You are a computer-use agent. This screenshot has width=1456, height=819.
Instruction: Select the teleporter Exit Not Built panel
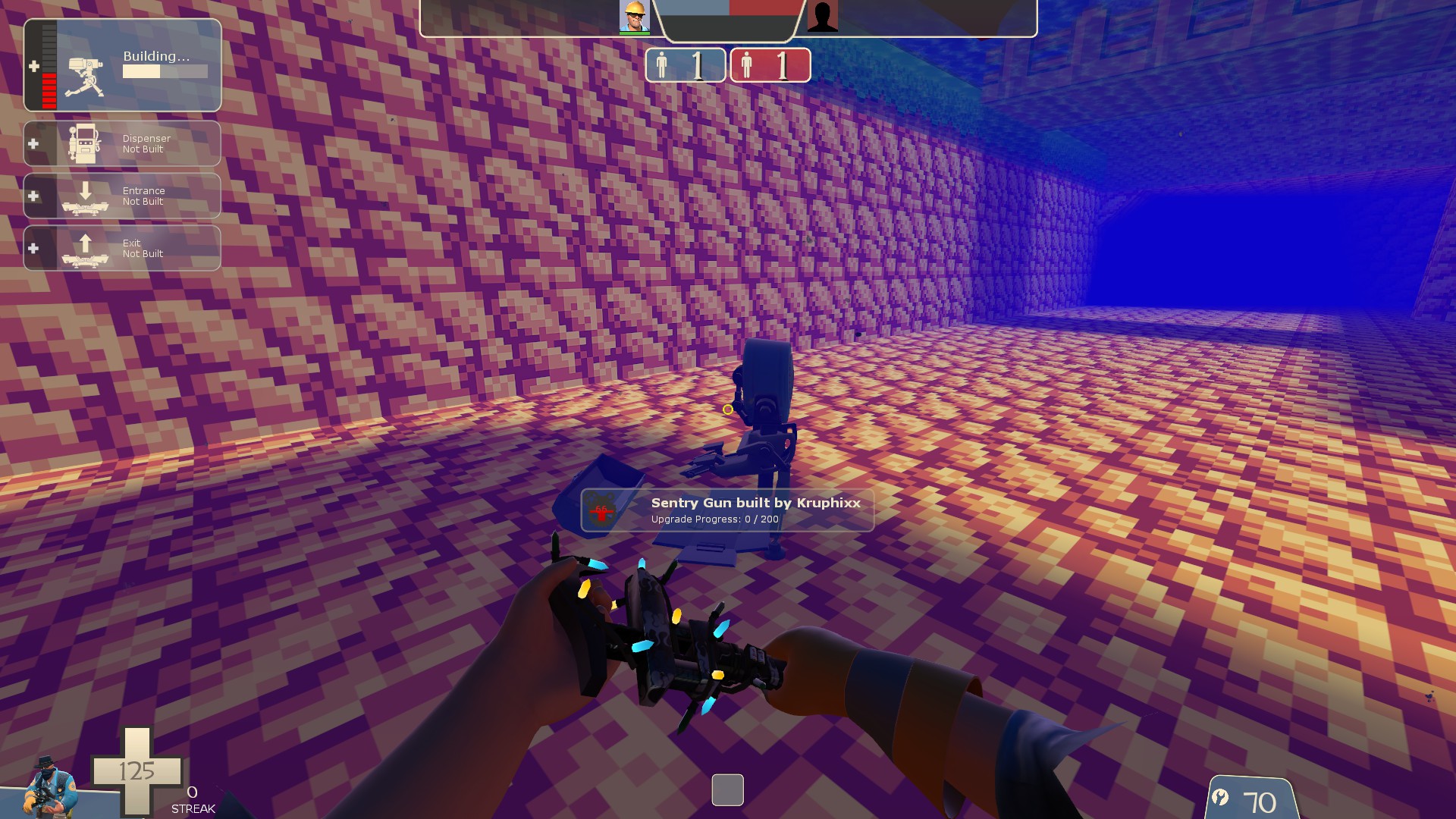coord(122,248)
